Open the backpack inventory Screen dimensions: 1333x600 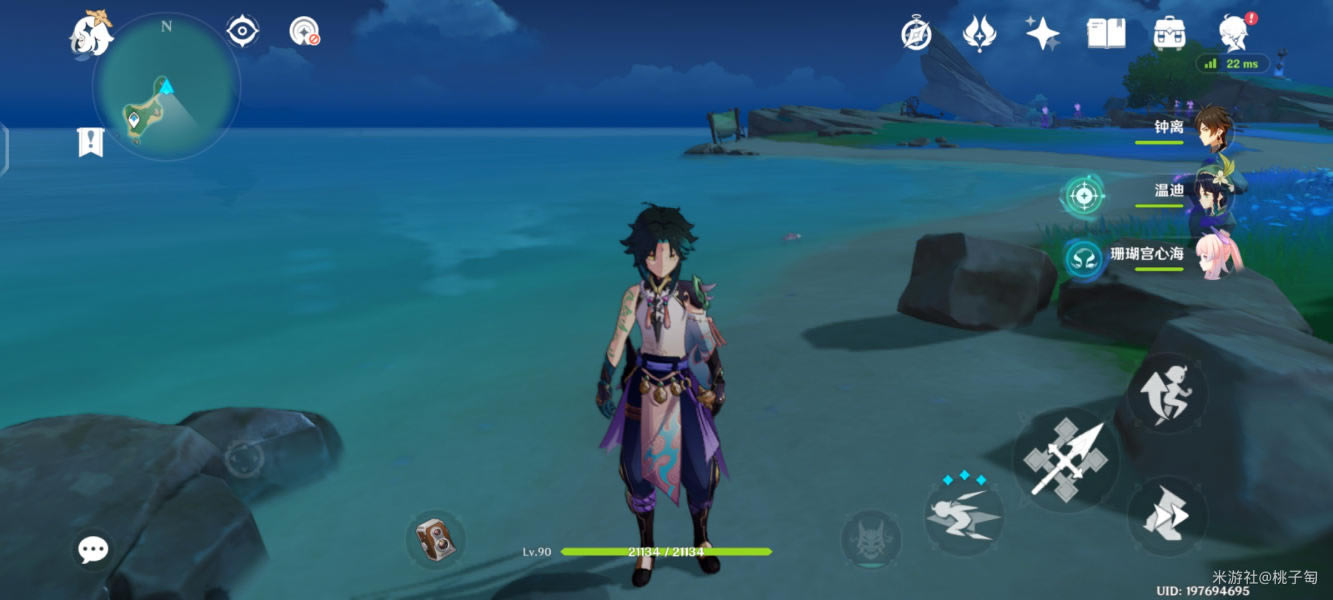(x=1169, y=34)
